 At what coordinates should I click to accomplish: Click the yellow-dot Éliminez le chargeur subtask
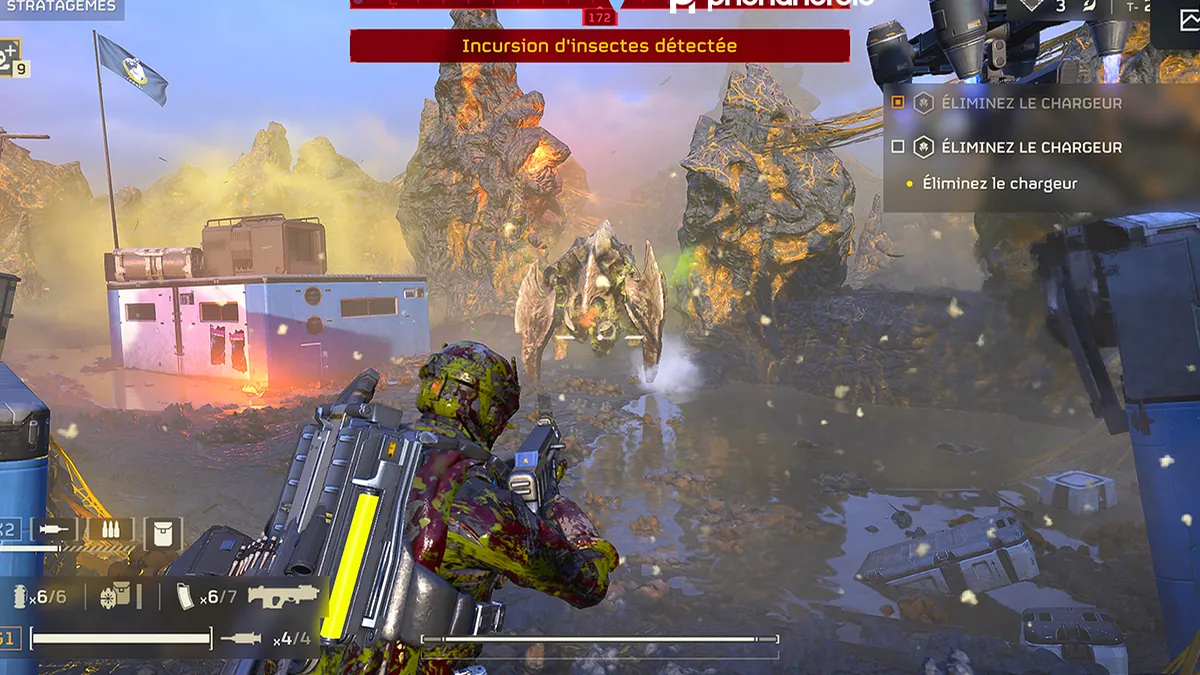[999, 184]
